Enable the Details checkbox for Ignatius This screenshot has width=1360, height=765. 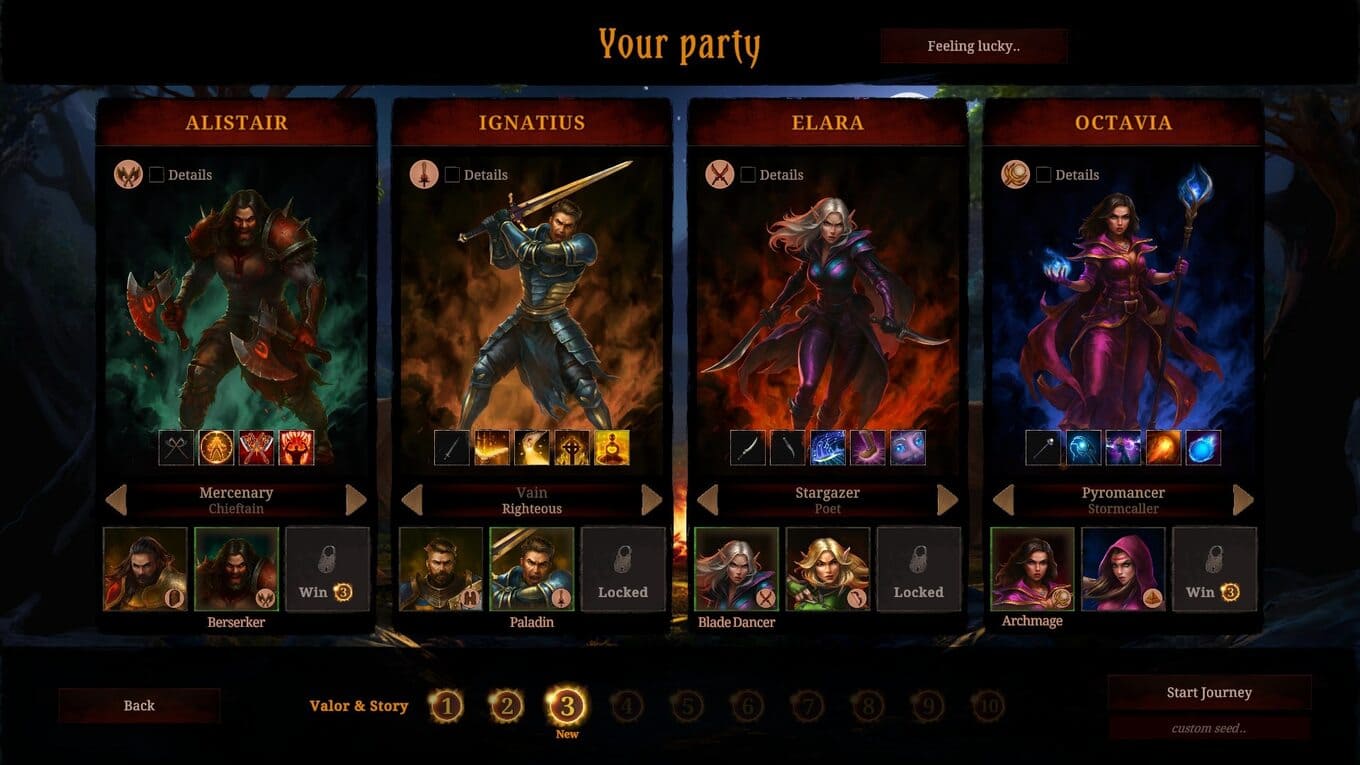click(x=453, y=175)
